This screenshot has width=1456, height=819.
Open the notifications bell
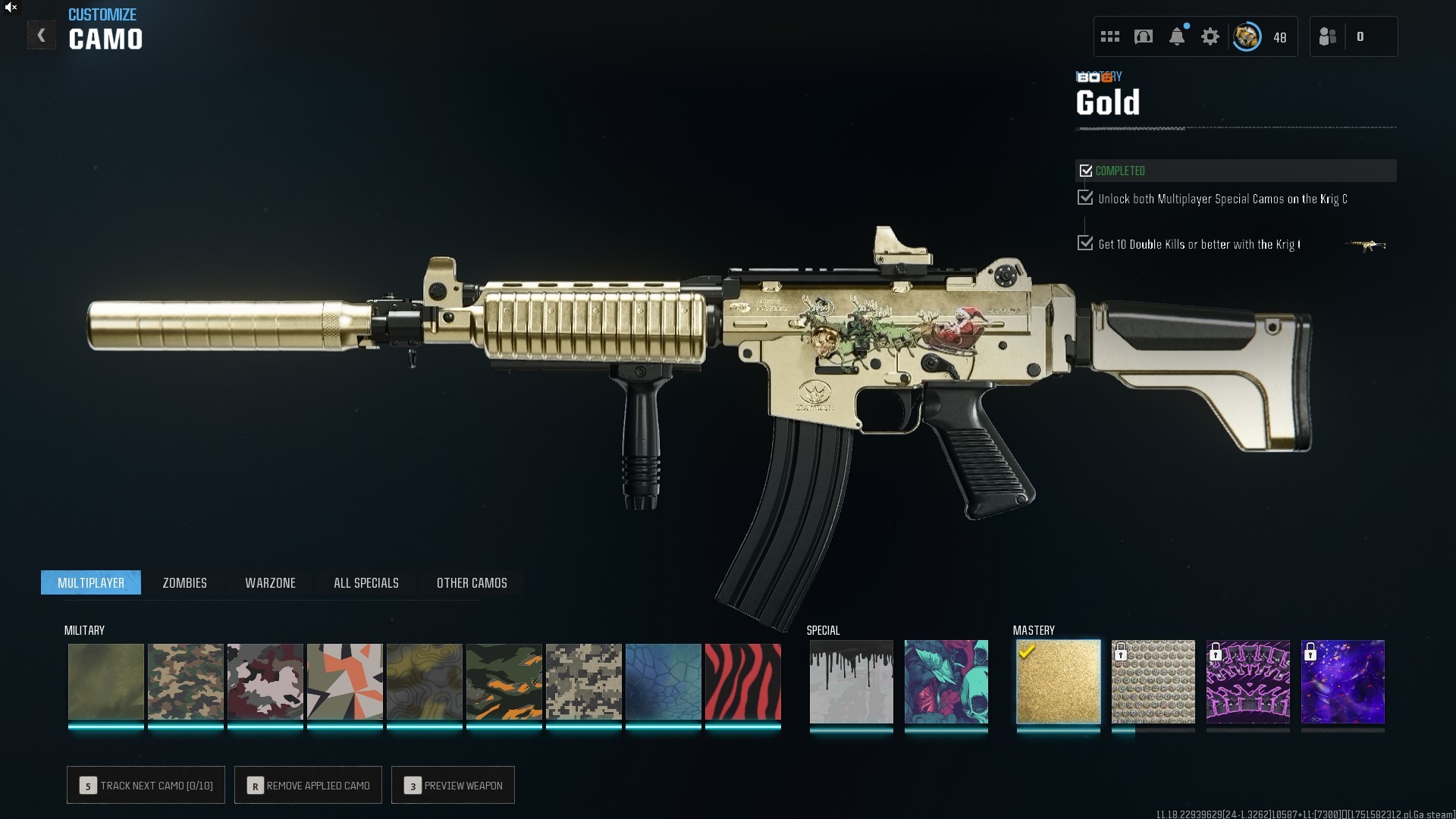[1176, 36]
